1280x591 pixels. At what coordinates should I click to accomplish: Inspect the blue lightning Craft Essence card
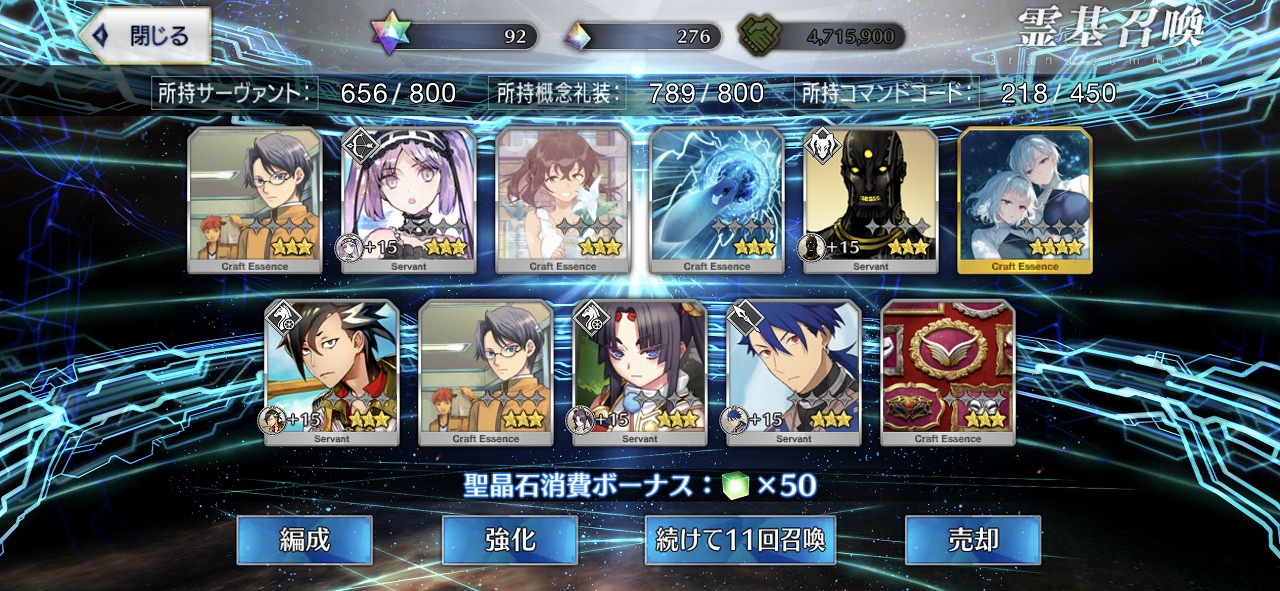(x=716, y=200)
